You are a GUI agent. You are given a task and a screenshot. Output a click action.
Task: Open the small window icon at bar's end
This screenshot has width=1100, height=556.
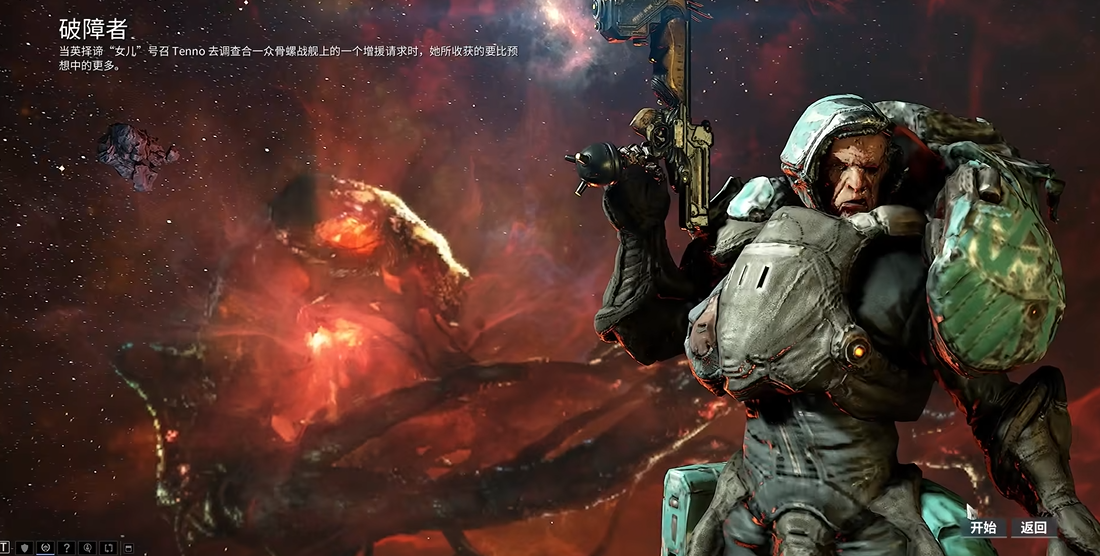128,548
